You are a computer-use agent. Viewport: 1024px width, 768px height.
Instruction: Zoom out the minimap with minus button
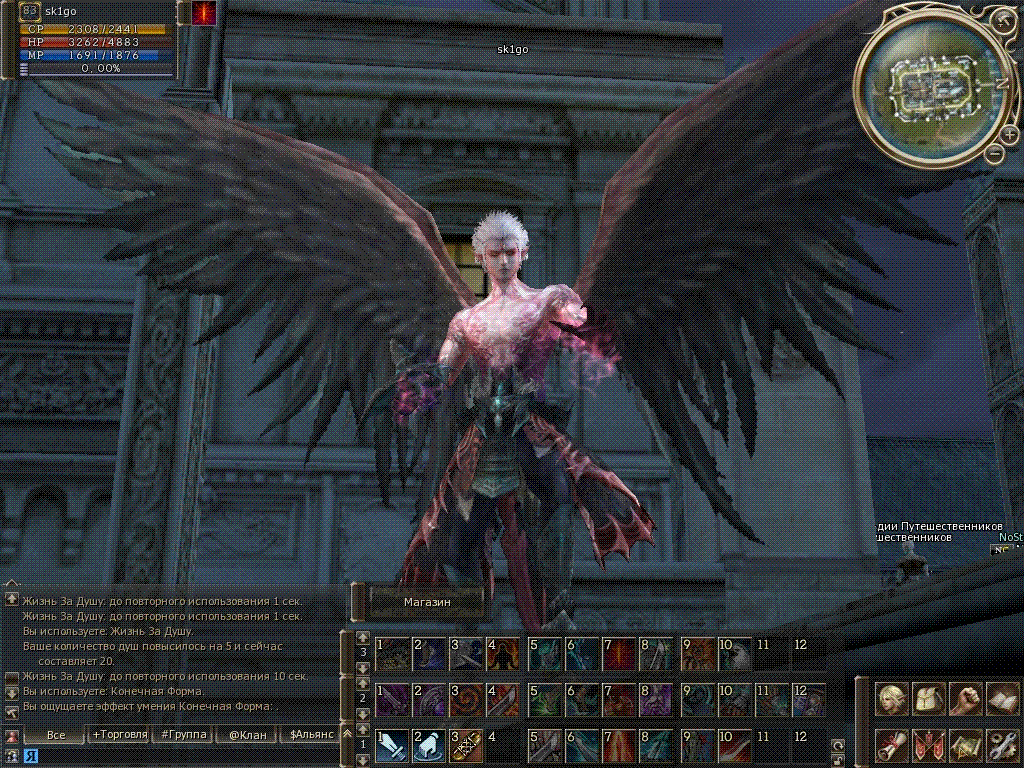coord(995,153)
